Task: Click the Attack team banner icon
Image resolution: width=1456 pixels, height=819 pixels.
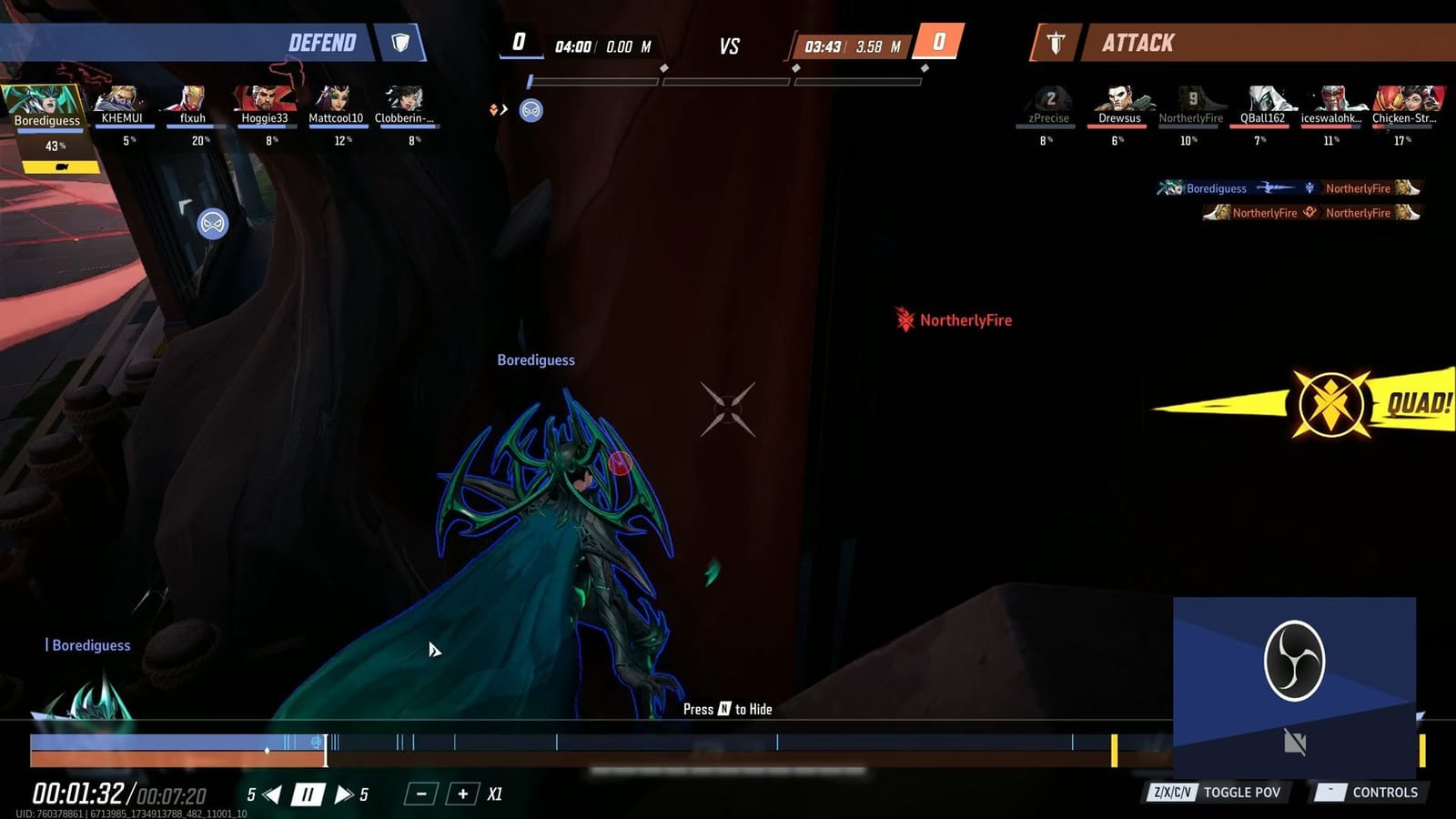Action: [1055, 42]
